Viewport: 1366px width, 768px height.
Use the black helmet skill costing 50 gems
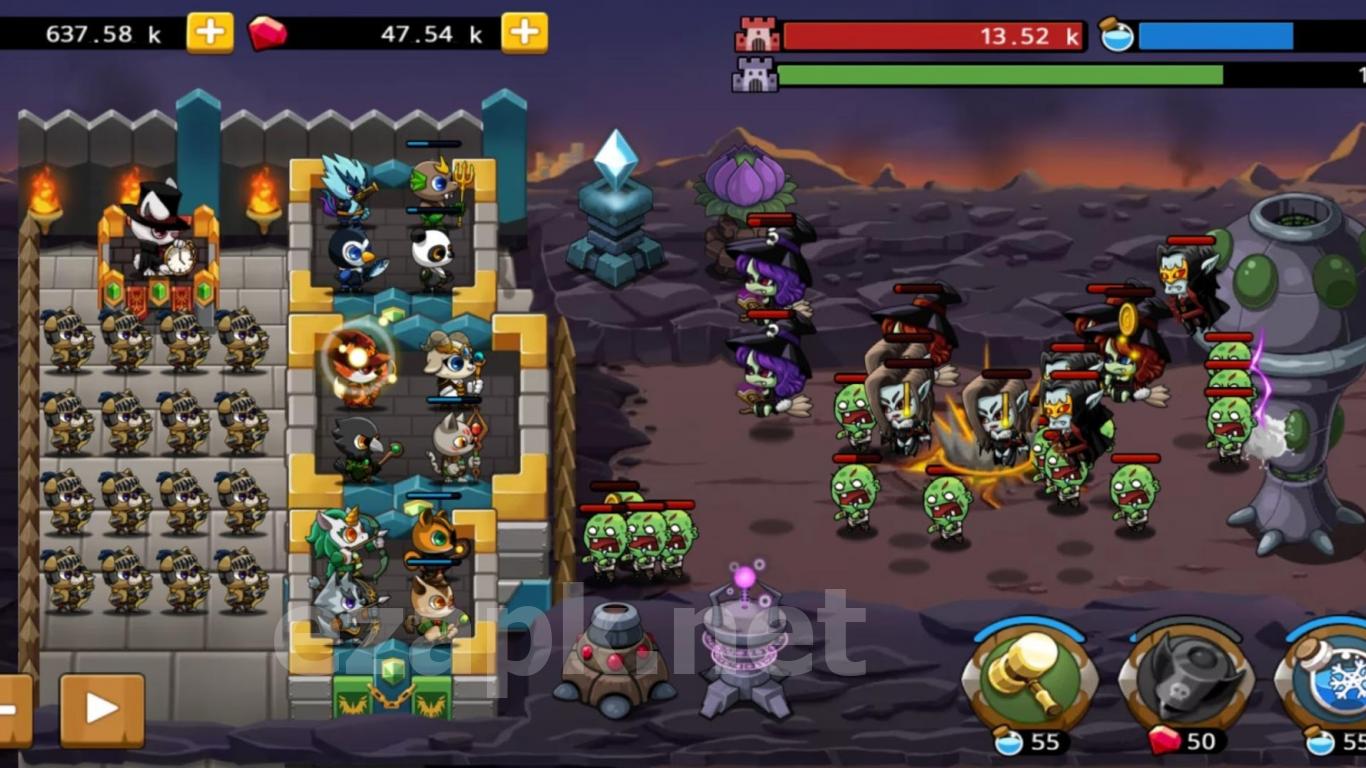[1186, 679]
